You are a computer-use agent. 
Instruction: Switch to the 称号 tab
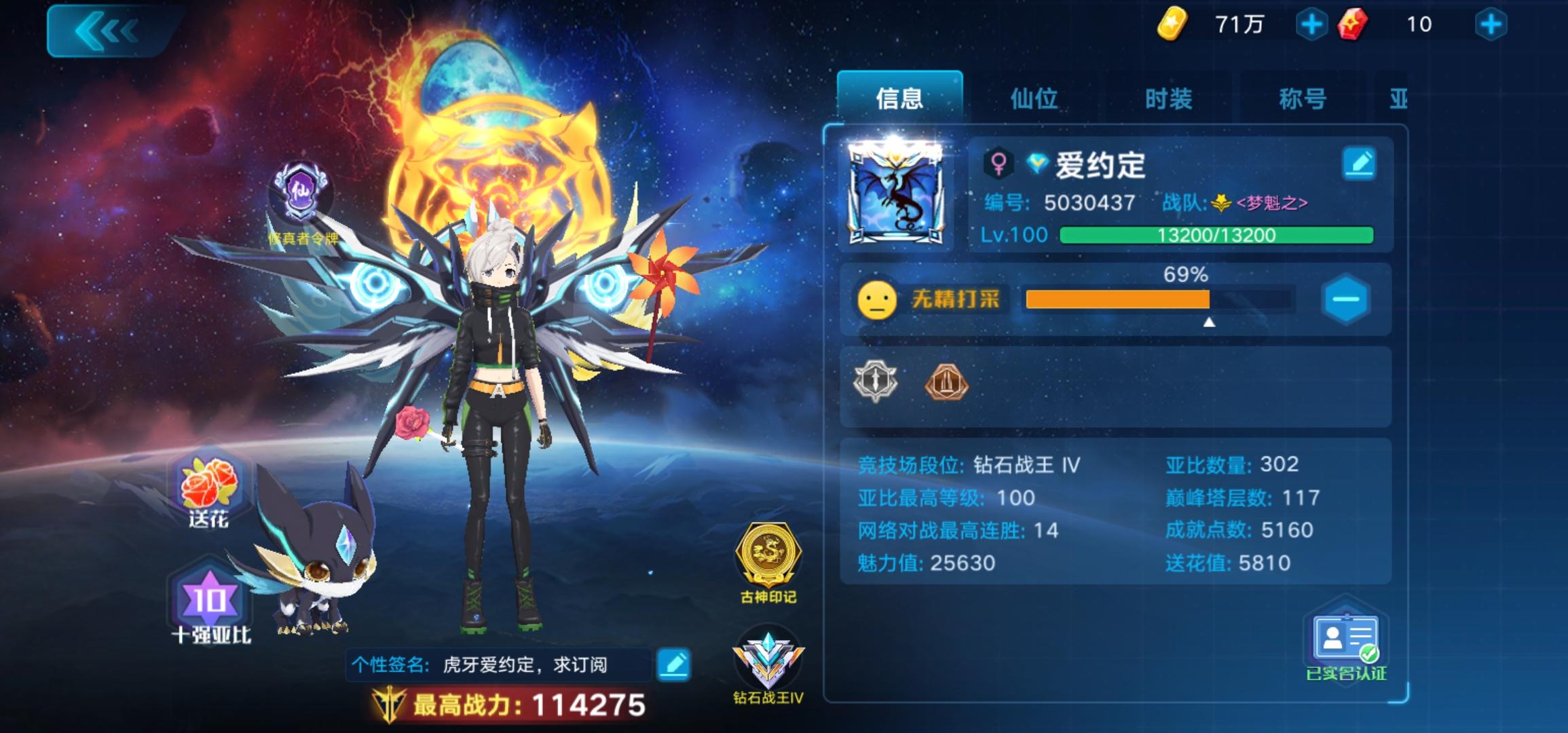point(1301,98)
